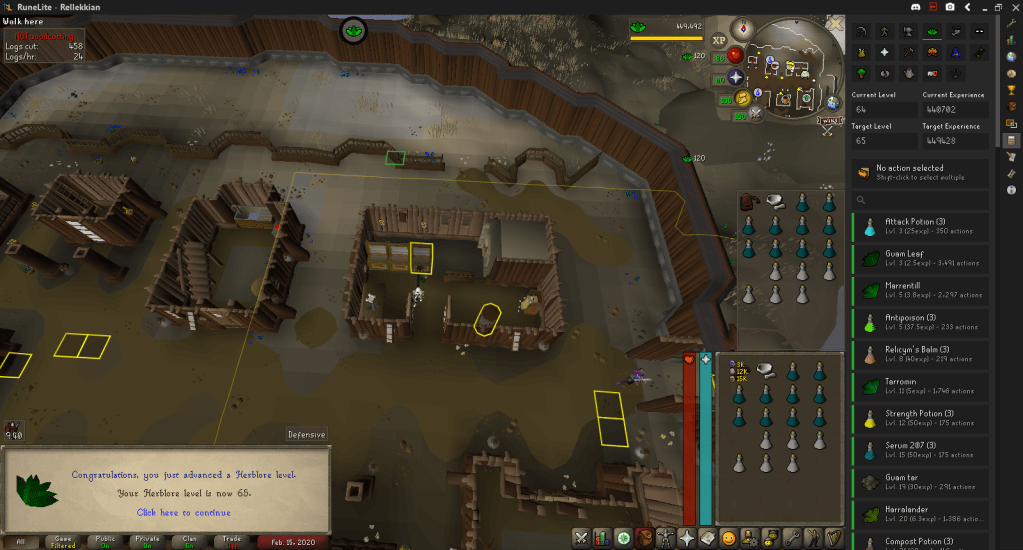Activate the quick-prayers orb
Screen dimensions: 1023x550
[x=736, y=76]
